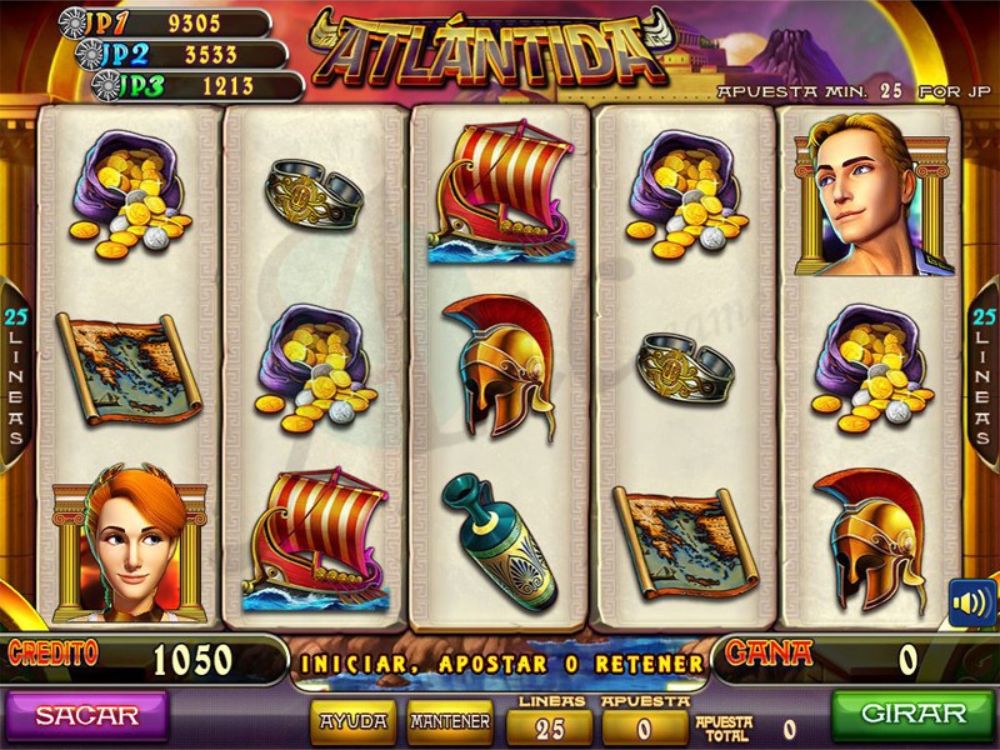
Task: Adjust the APUESTA bet amount box
Action: point(644,729)
